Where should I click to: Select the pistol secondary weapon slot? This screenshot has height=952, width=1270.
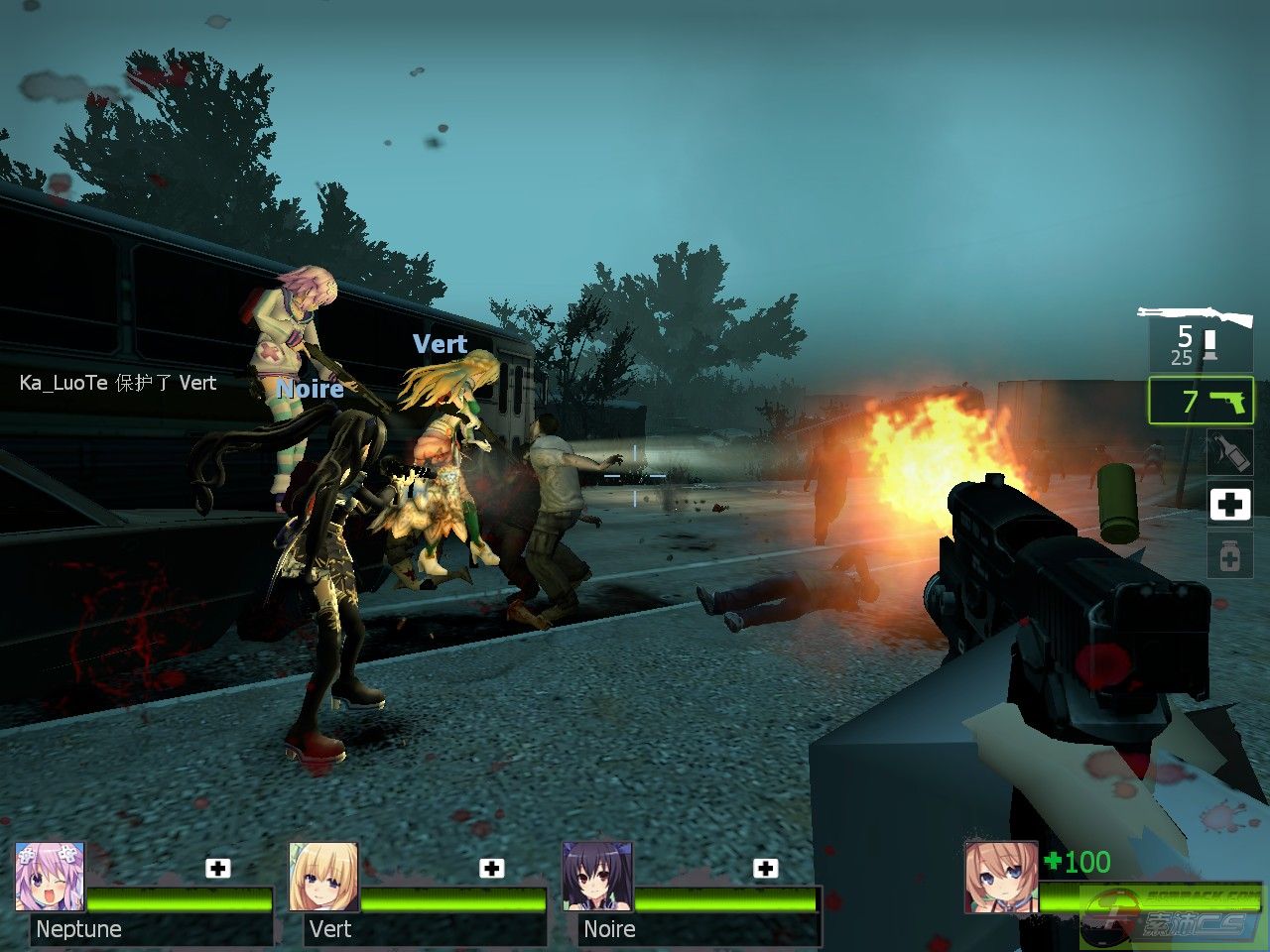tap(1202, 401)
